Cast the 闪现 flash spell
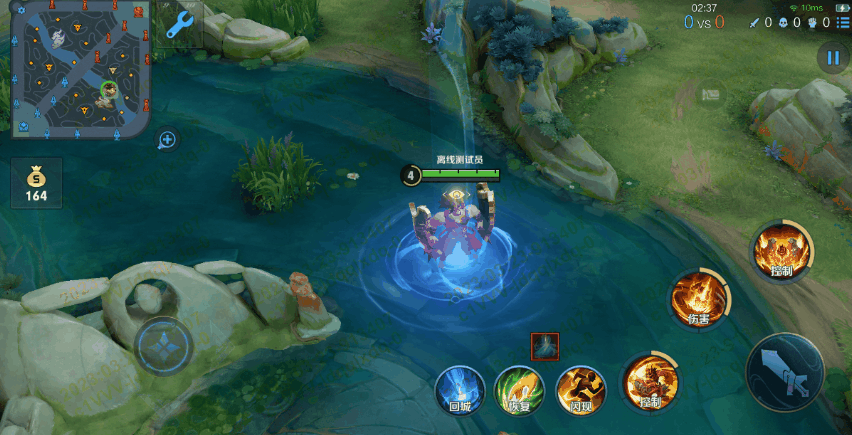 (581, 389)
